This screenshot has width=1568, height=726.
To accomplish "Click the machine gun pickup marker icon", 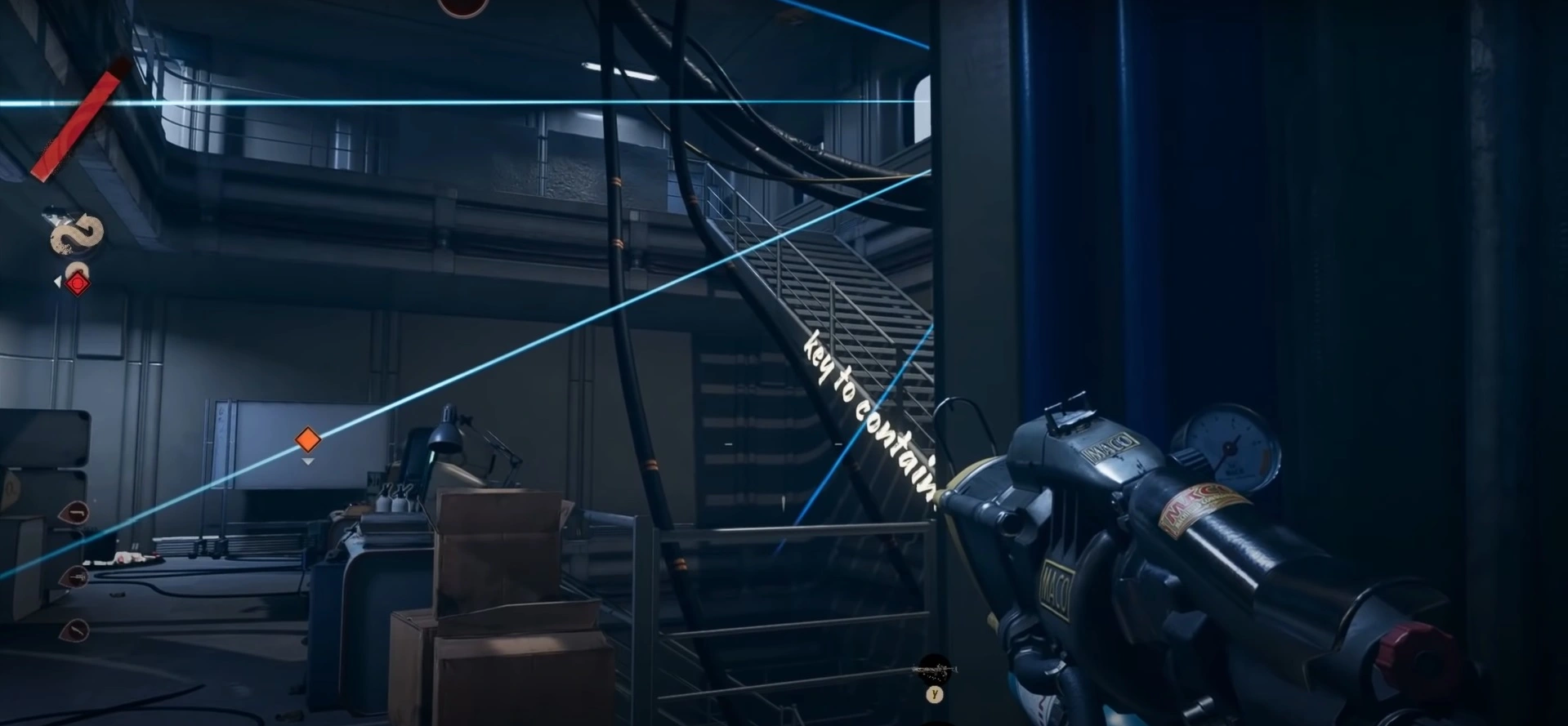I will (x=78, y=579).
